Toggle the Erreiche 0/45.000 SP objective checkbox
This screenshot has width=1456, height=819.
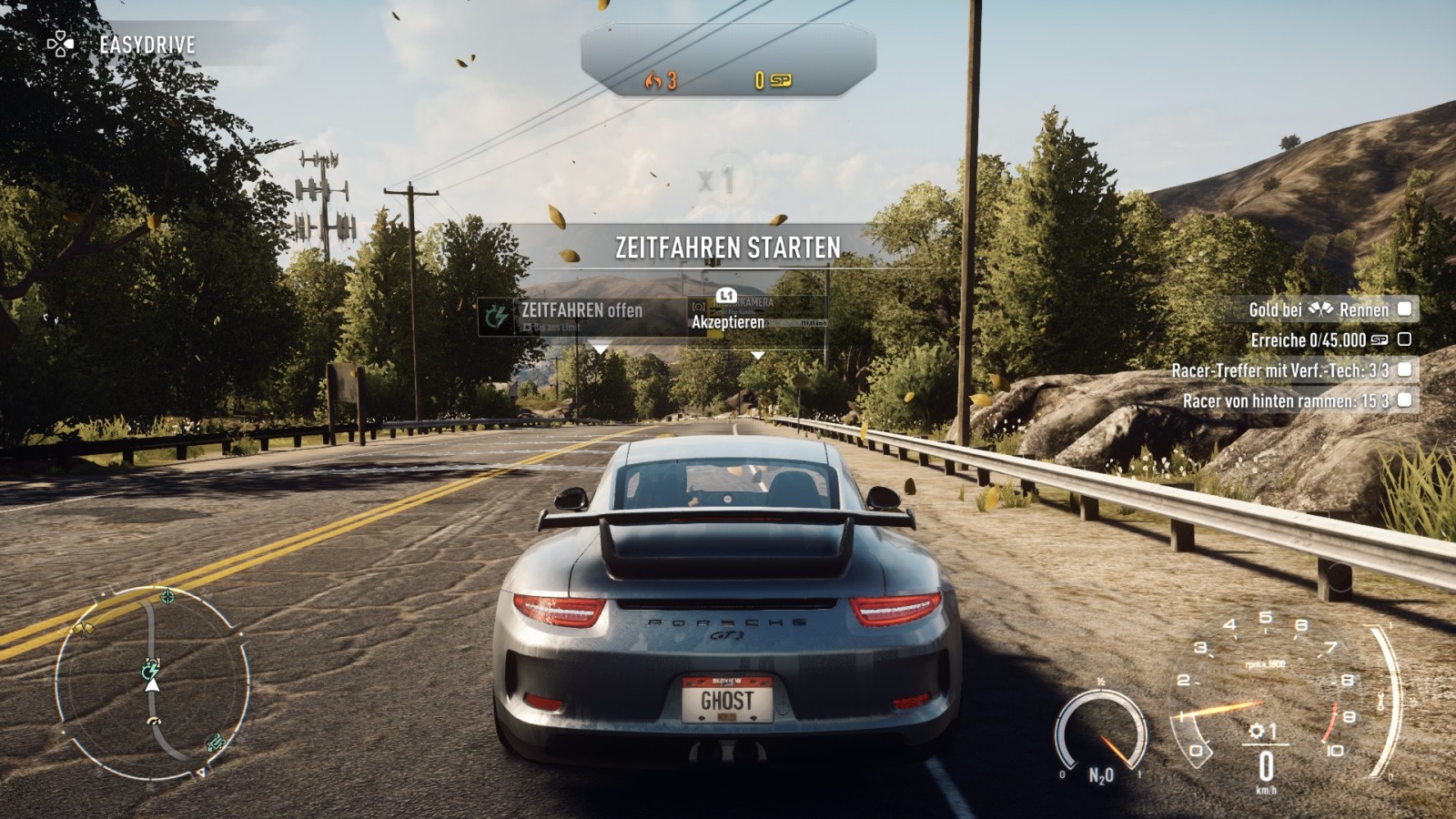[x=1404, y=339]
